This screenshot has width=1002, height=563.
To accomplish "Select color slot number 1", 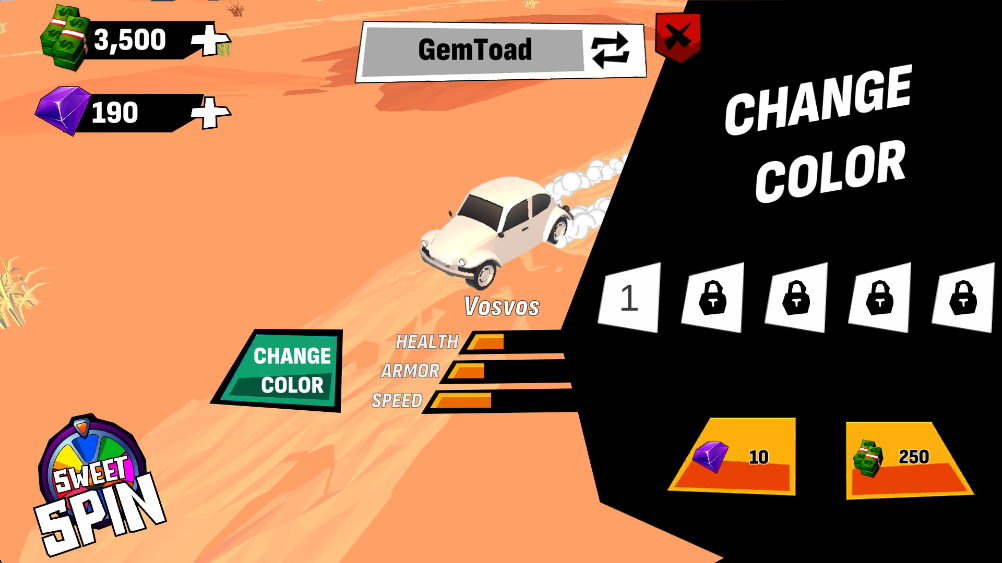I will pyautogui.click(x=629, y=298).
